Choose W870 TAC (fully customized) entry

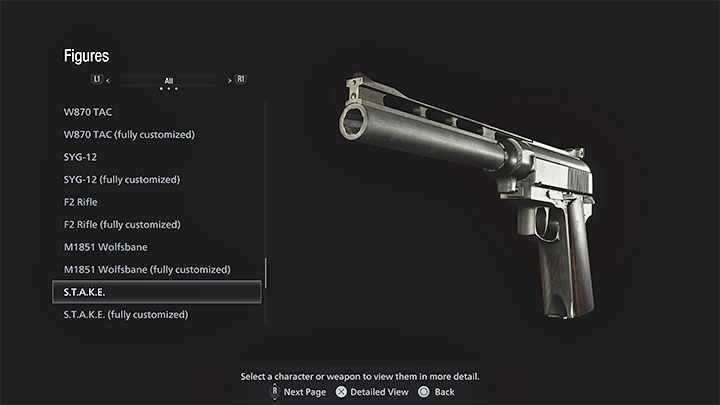click(x=129, y=134)
